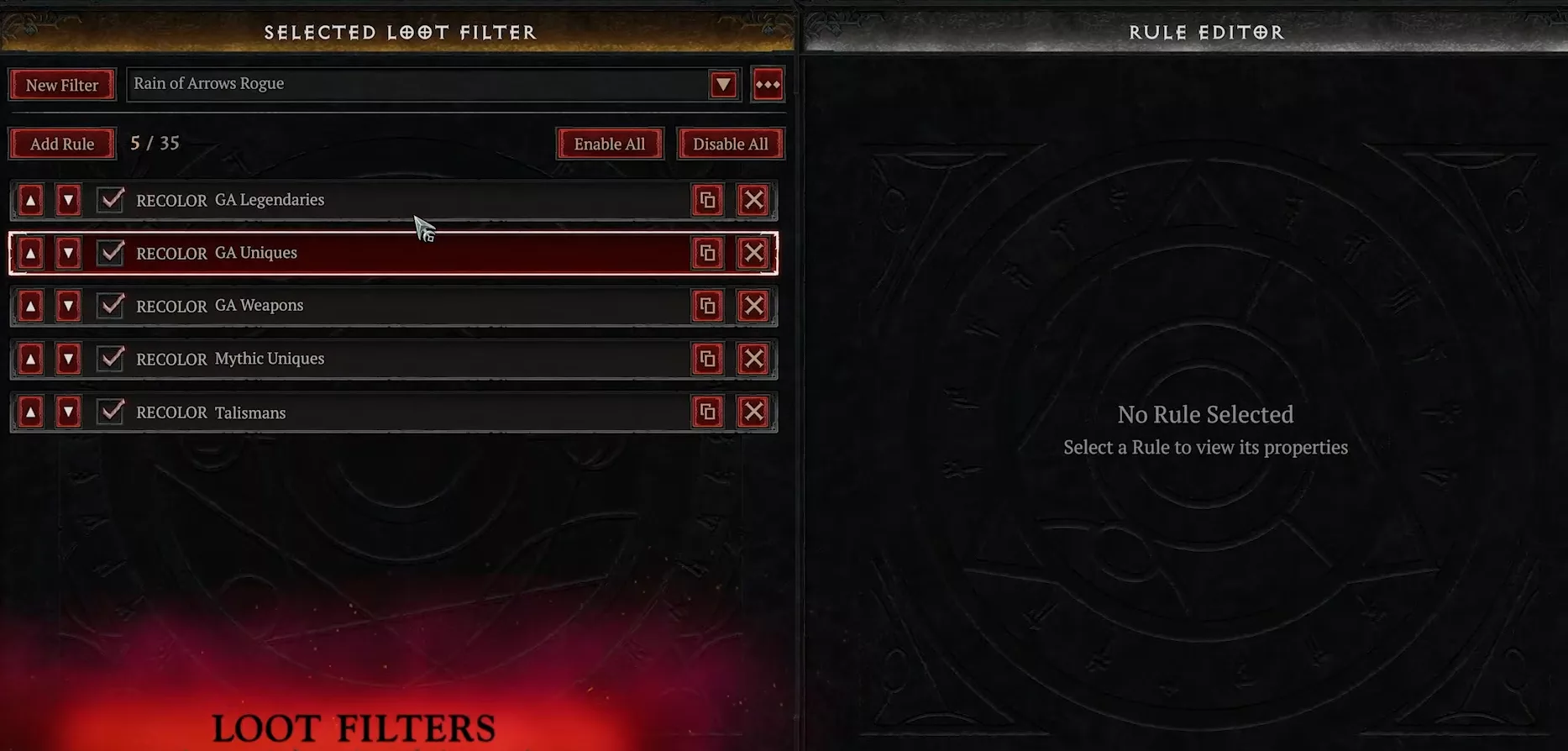
Task: Delete the GA Weapons rule
Action: tap(753, 306)
